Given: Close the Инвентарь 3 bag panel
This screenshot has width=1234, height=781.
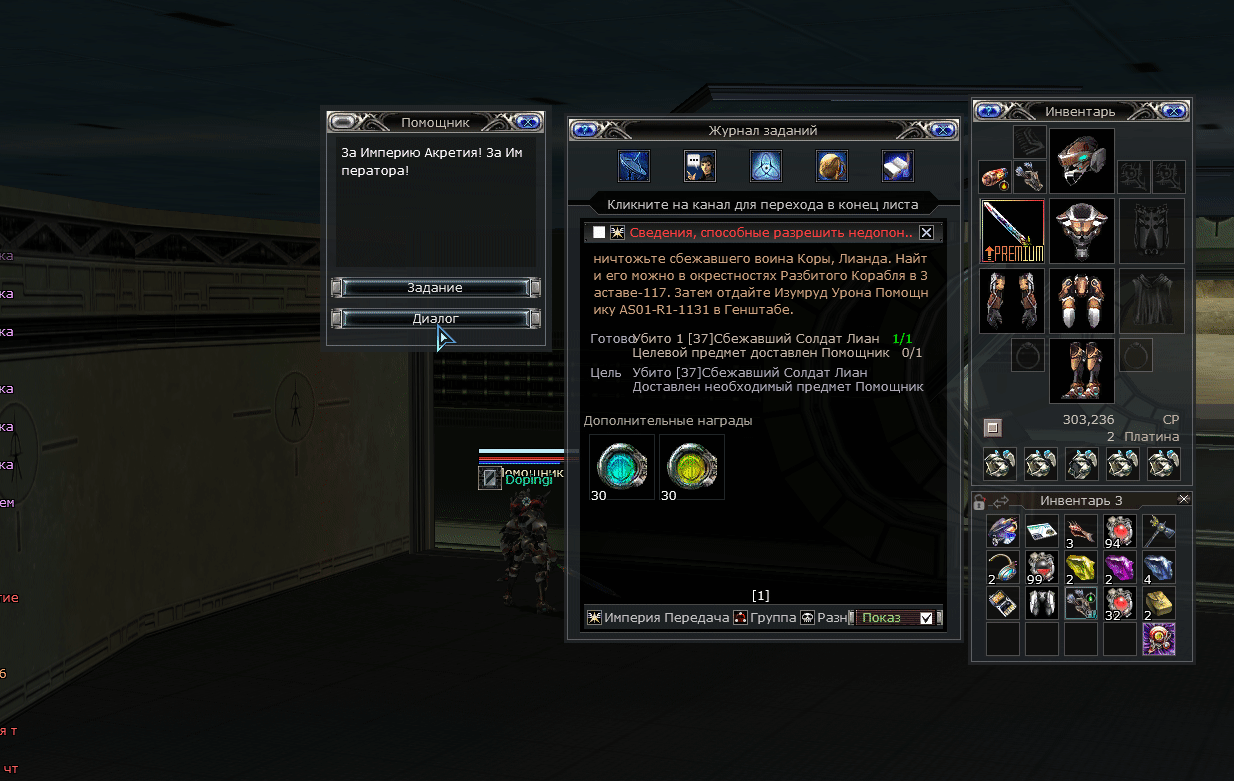Looking at the screenshot, I should (x=1184, y=499).
